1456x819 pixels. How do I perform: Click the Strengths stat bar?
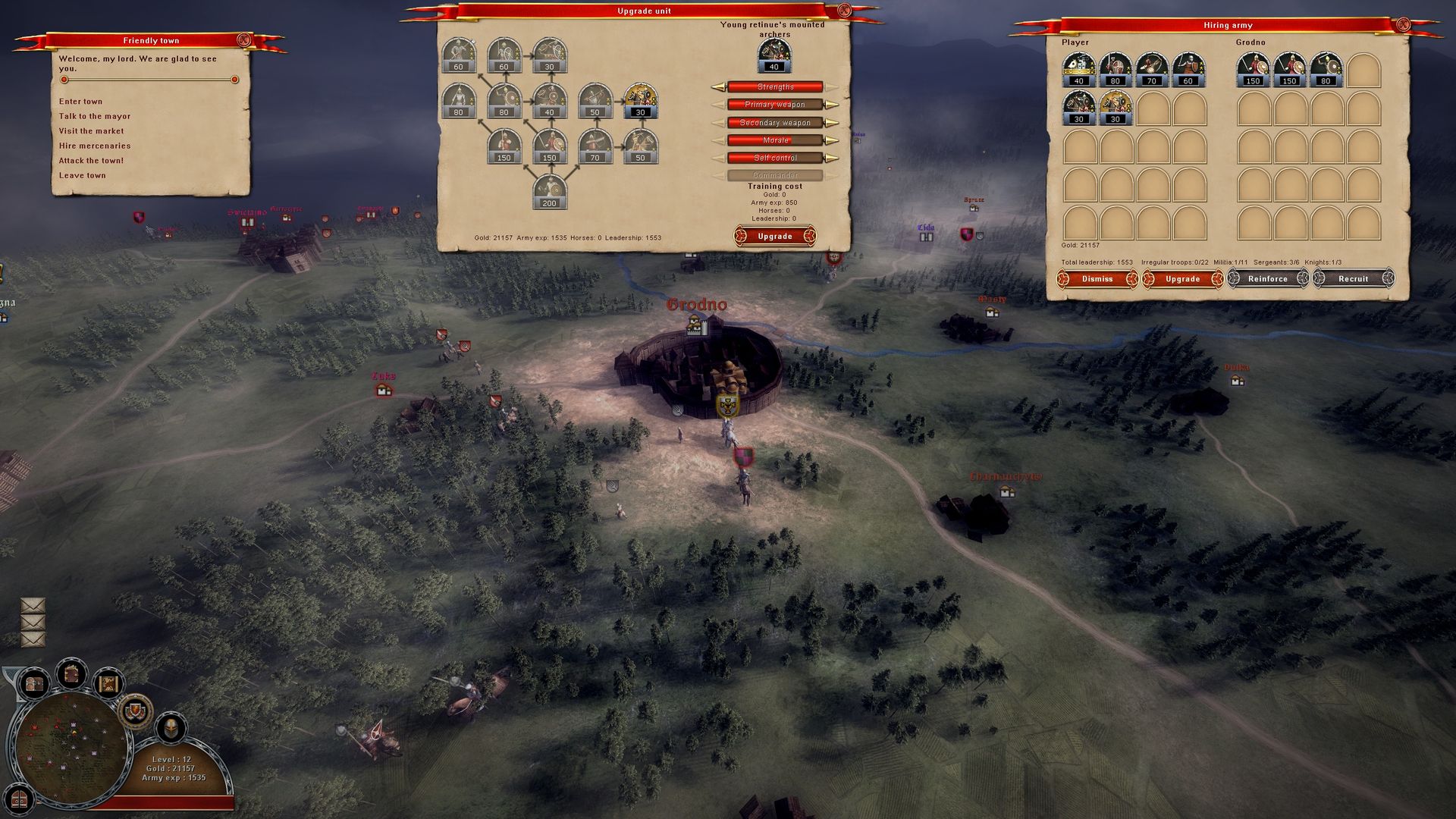coord(776,87)
